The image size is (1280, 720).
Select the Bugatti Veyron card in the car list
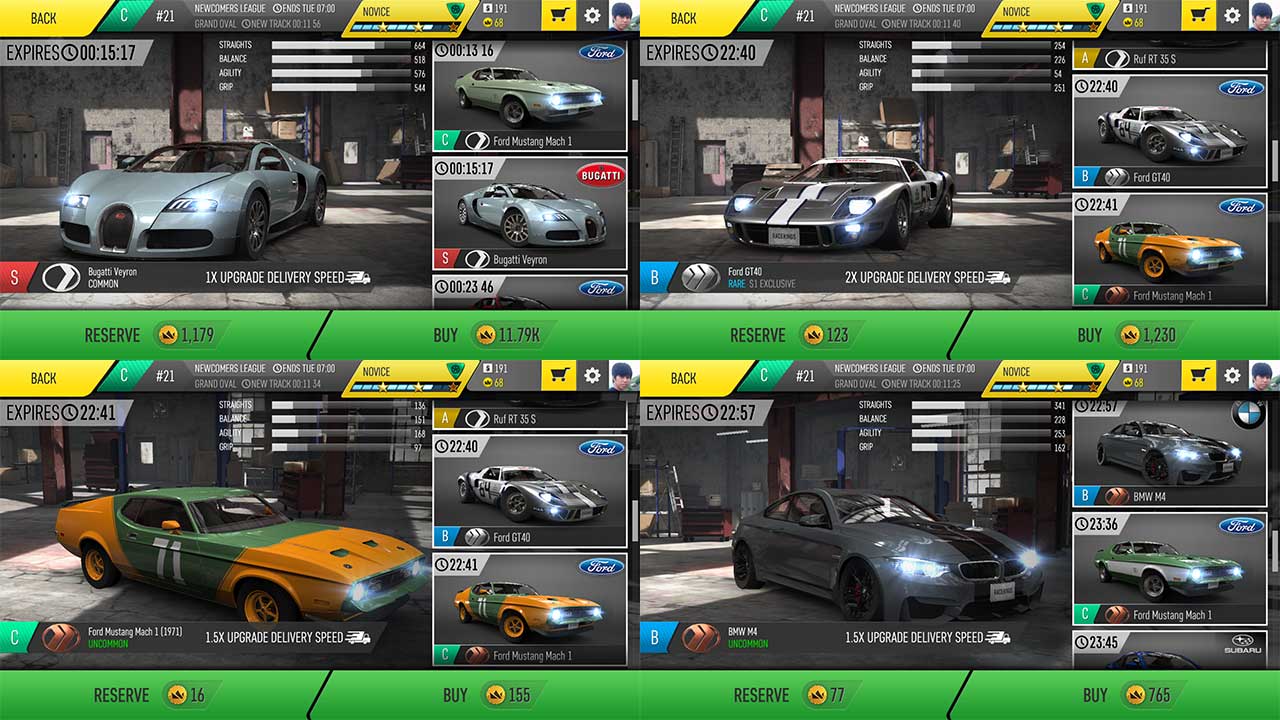click(x=530, y=213)
